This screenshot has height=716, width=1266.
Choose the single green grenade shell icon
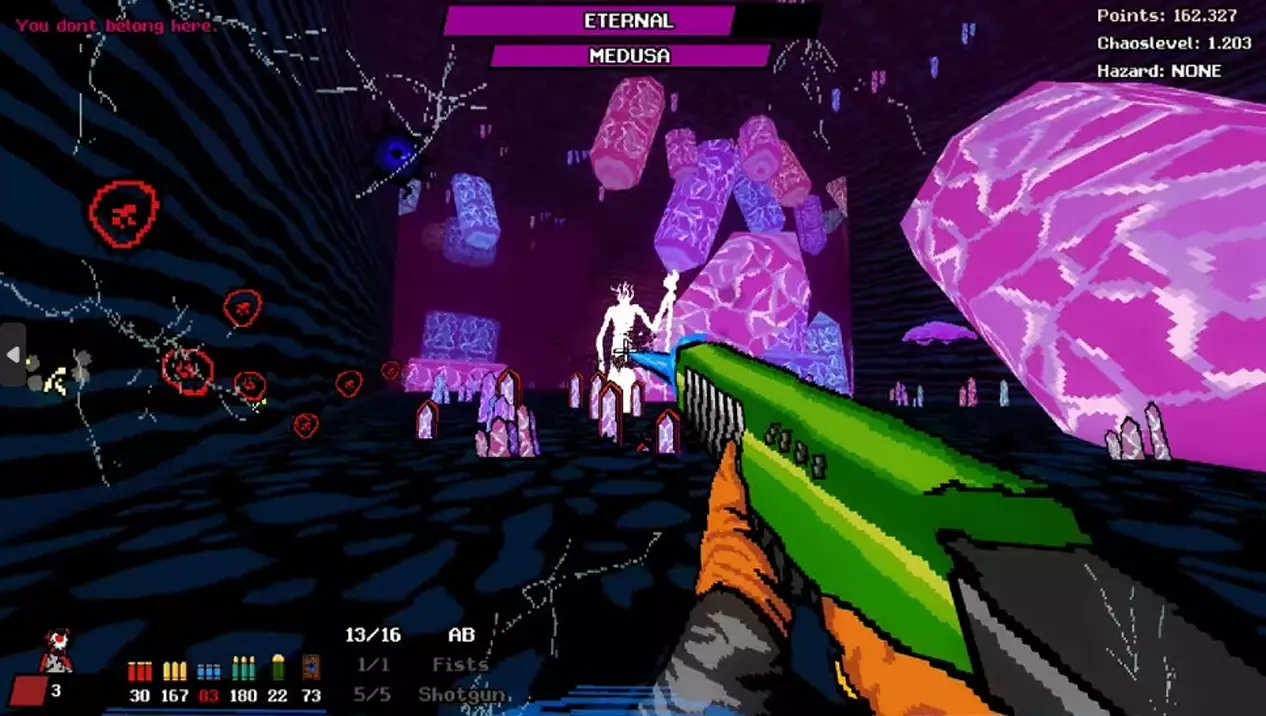pyautogui.click(x=278, y=668)
